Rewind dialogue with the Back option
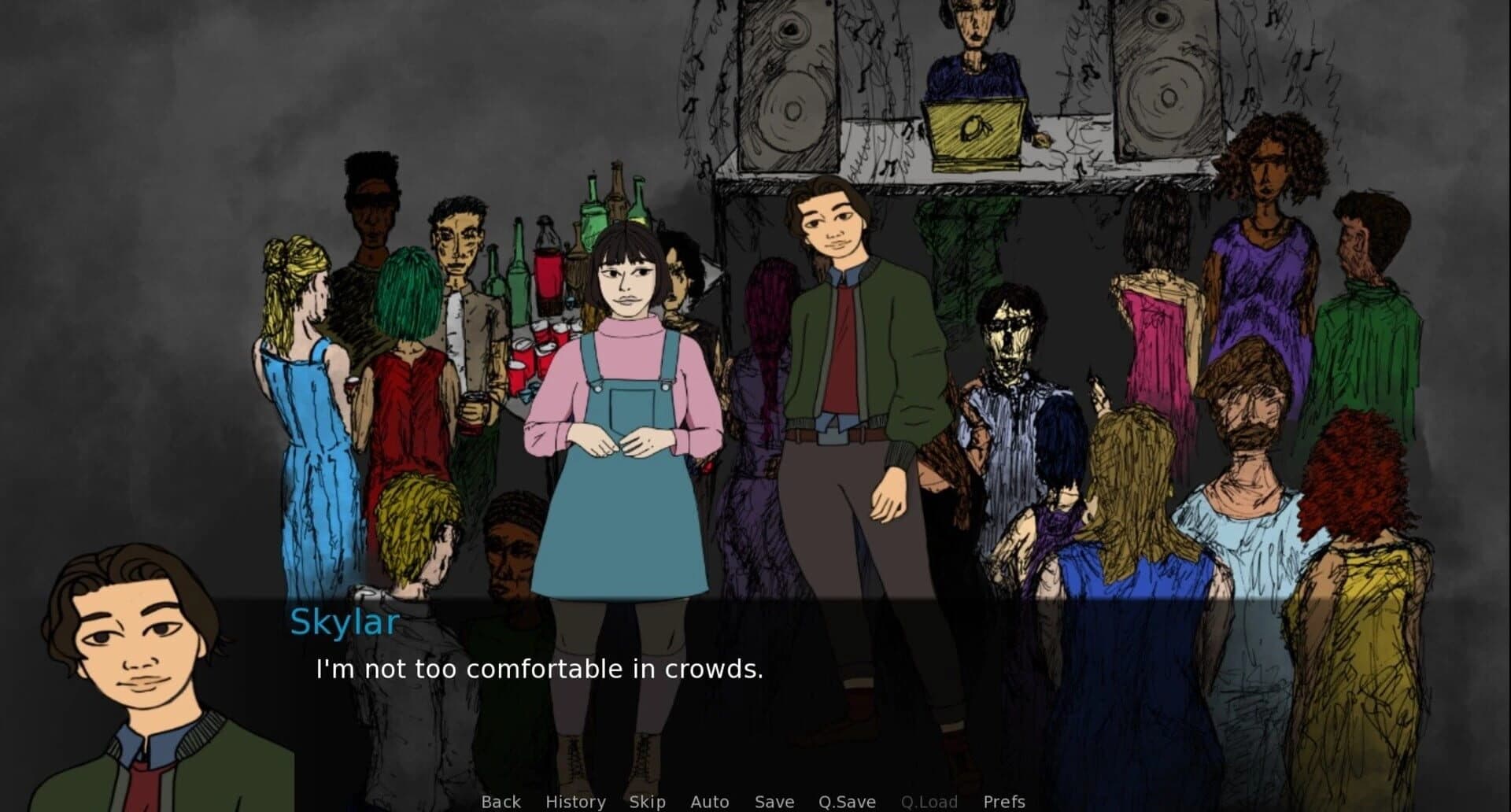Viewport: 1511px width, 812px height. coord(501,801)
